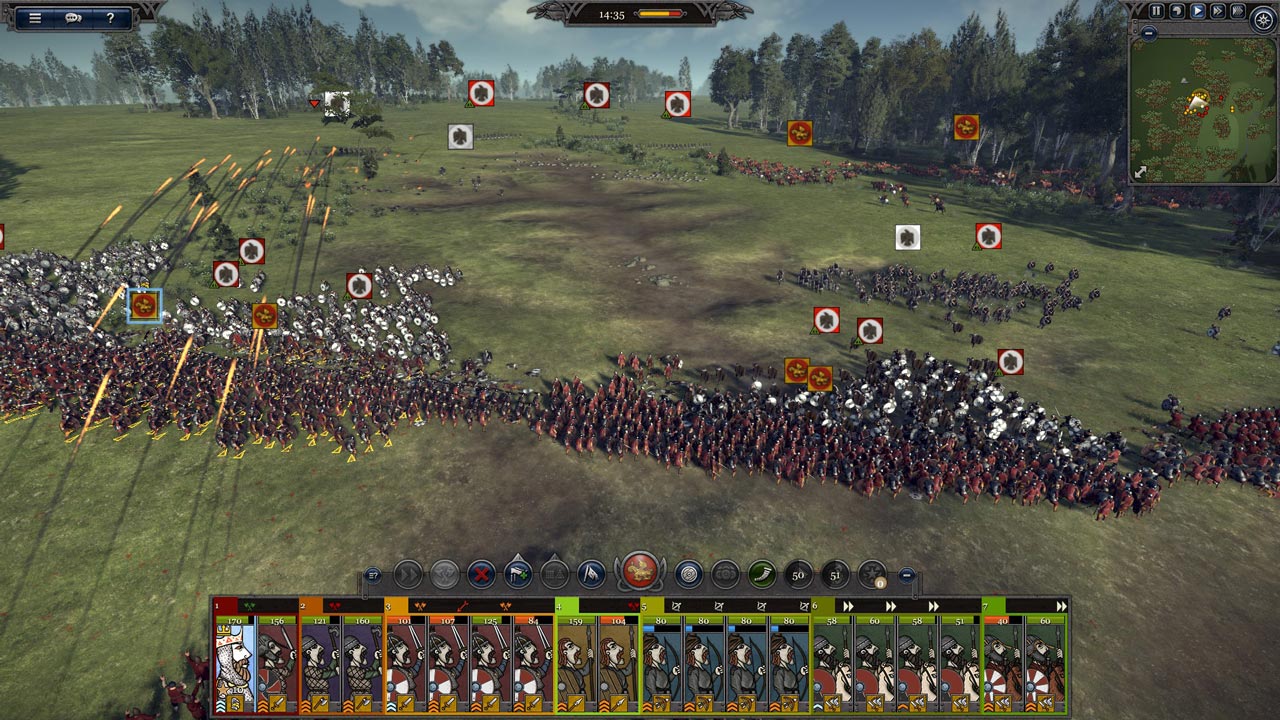The width and height of the screenshot is (1280, 720).
Task: Pause the battle with the pause button
Action: pos(1157,10)
